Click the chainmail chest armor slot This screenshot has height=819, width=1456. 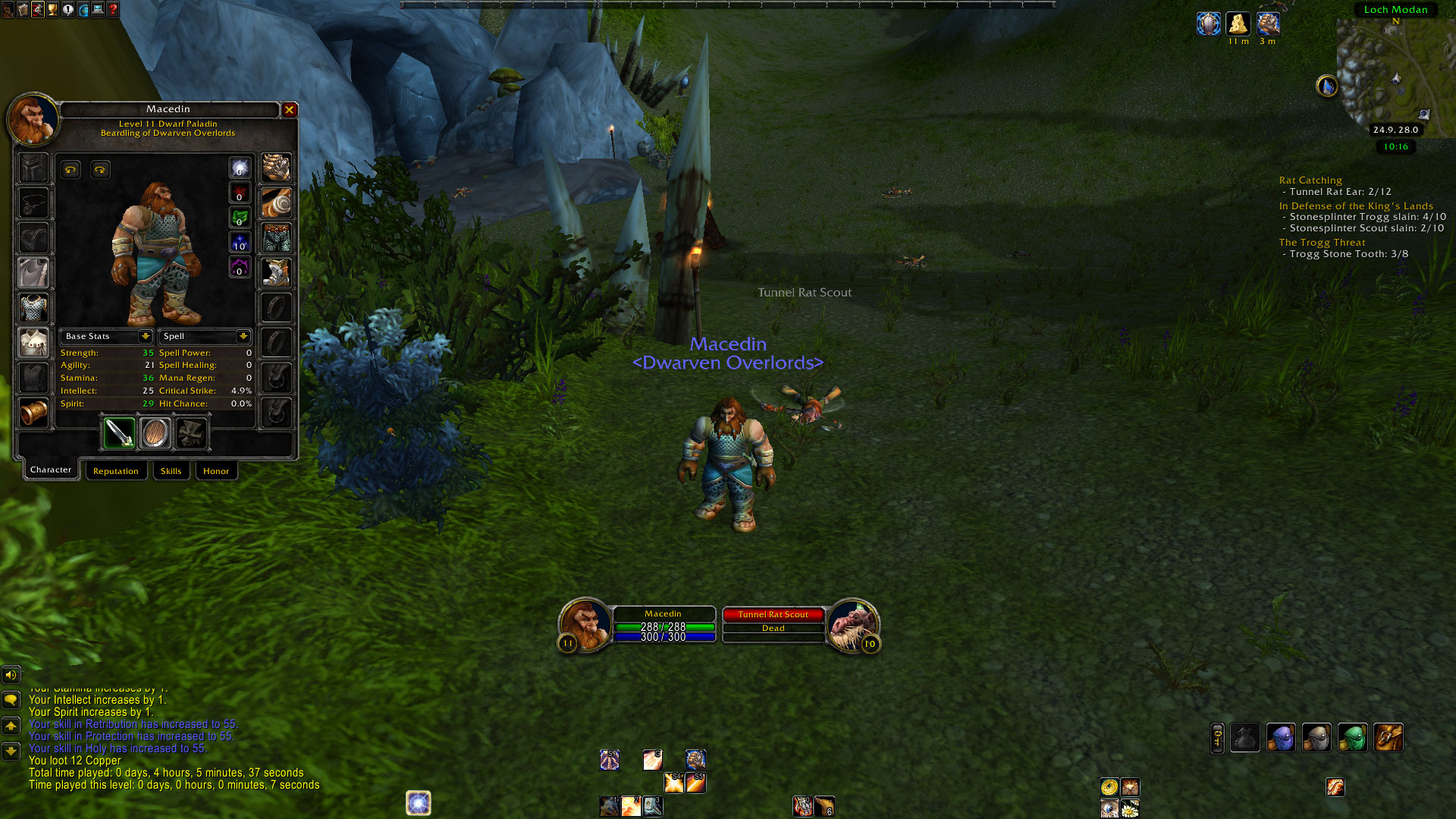(33, 308)
